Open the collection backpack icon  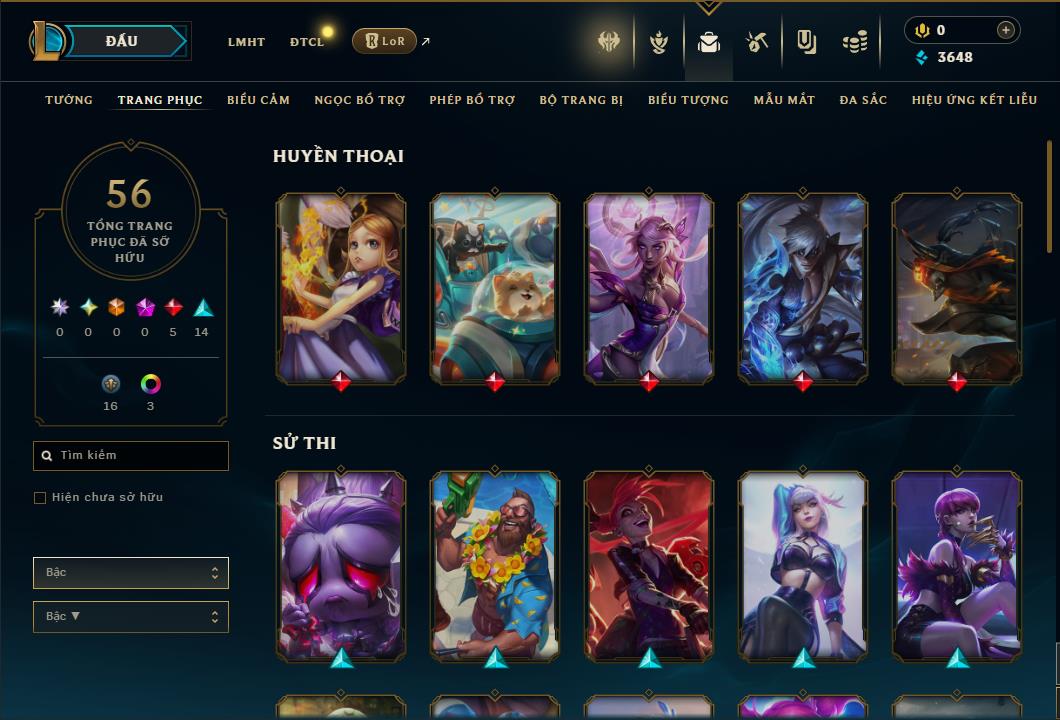(x=709, y=42)
